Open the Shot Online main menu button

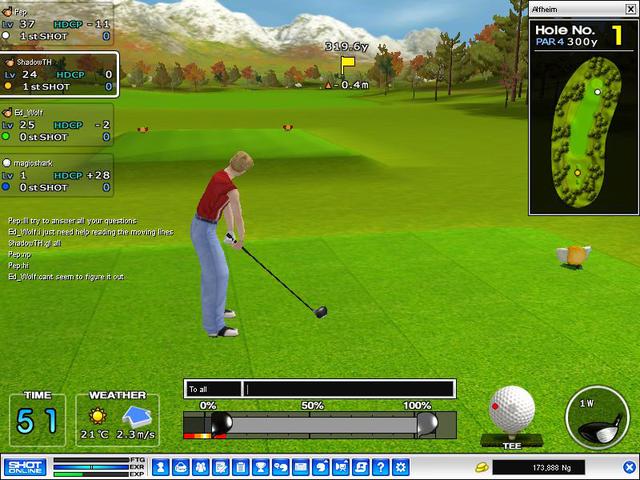coord(23,467)
